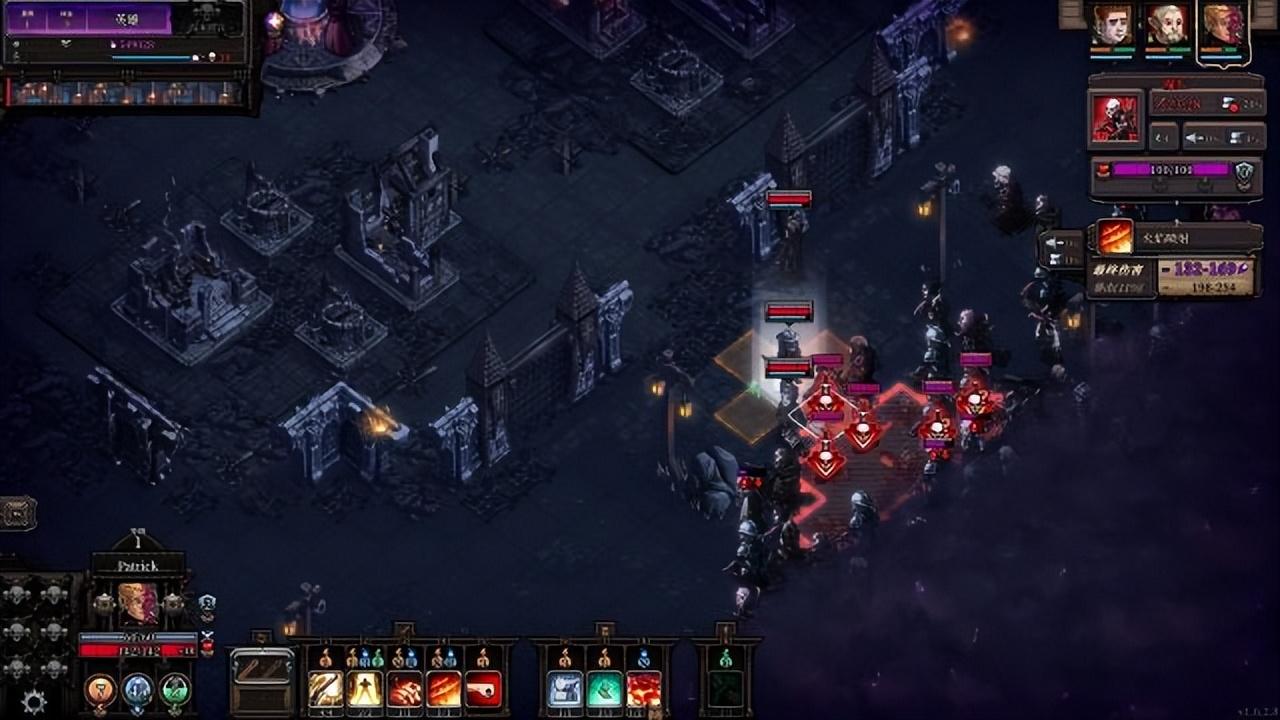The image size is (1280, 720).
Task: Select the white-bearded hero portrait
Action: point(1167,25)
